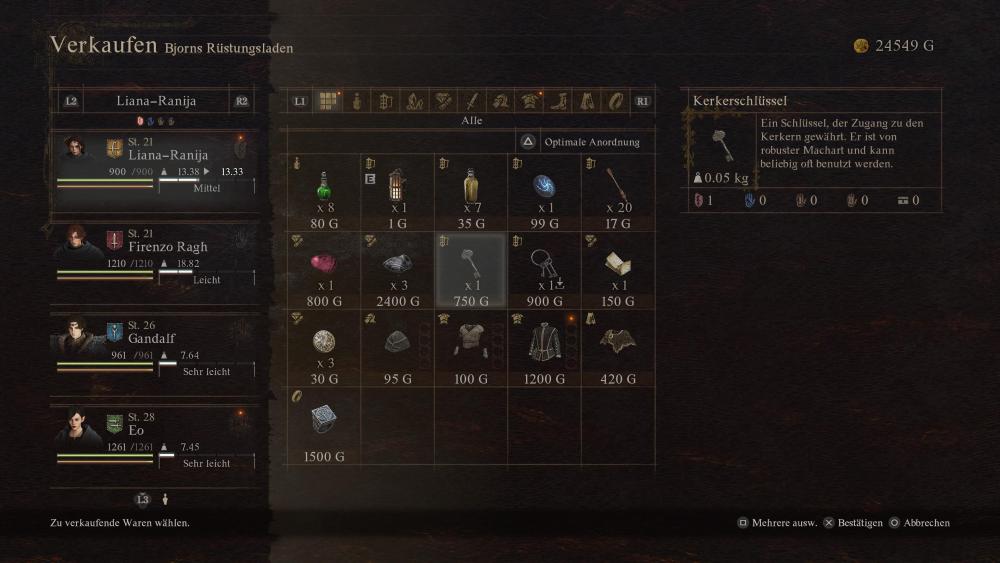Image resolution: width=1000 pixels, height=563 pixels.
Task: Open the sword weapons category tab
Action: [472, 101]
